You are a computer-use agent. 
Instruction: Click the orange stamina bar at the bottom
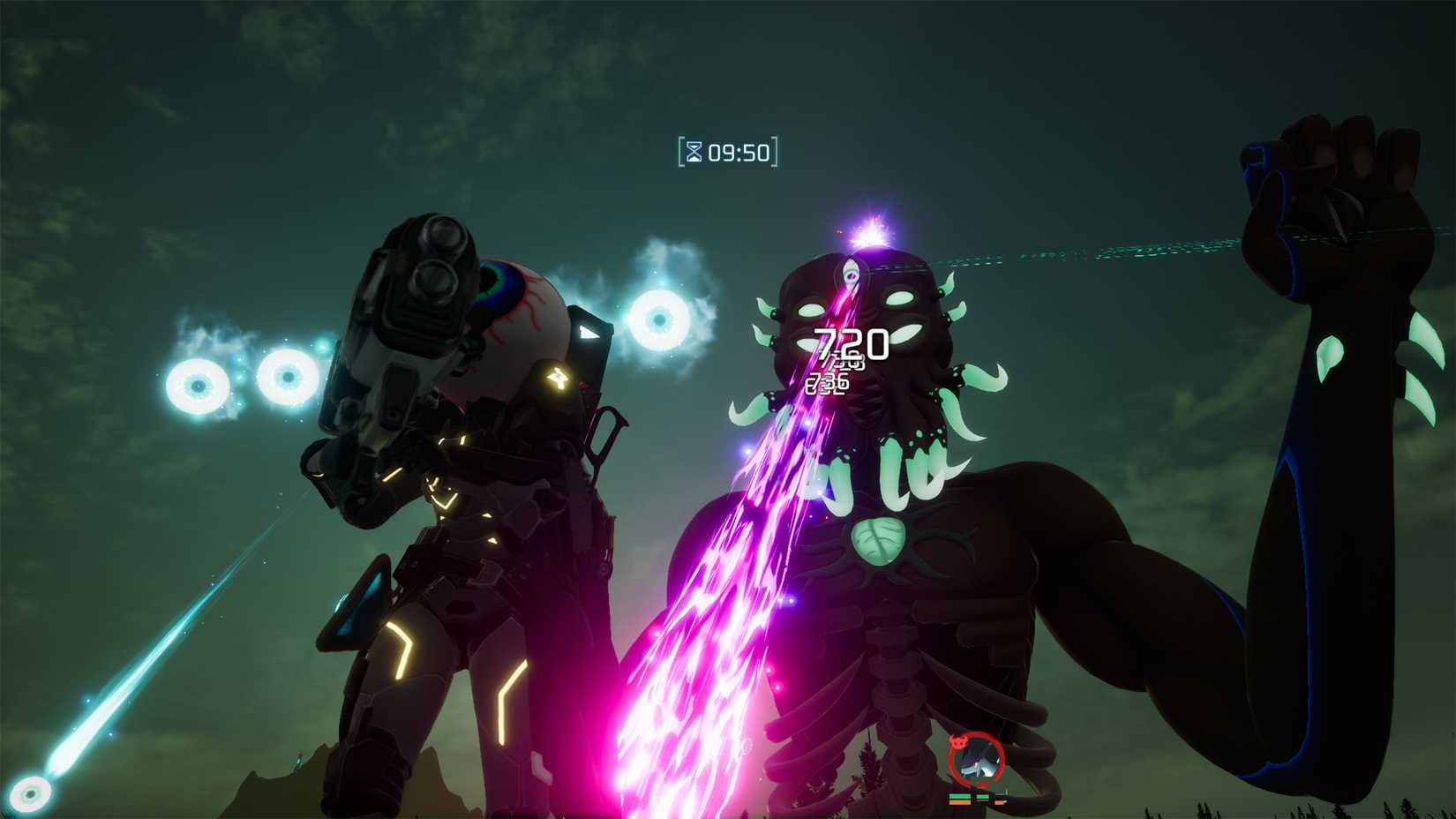[960, 803]
